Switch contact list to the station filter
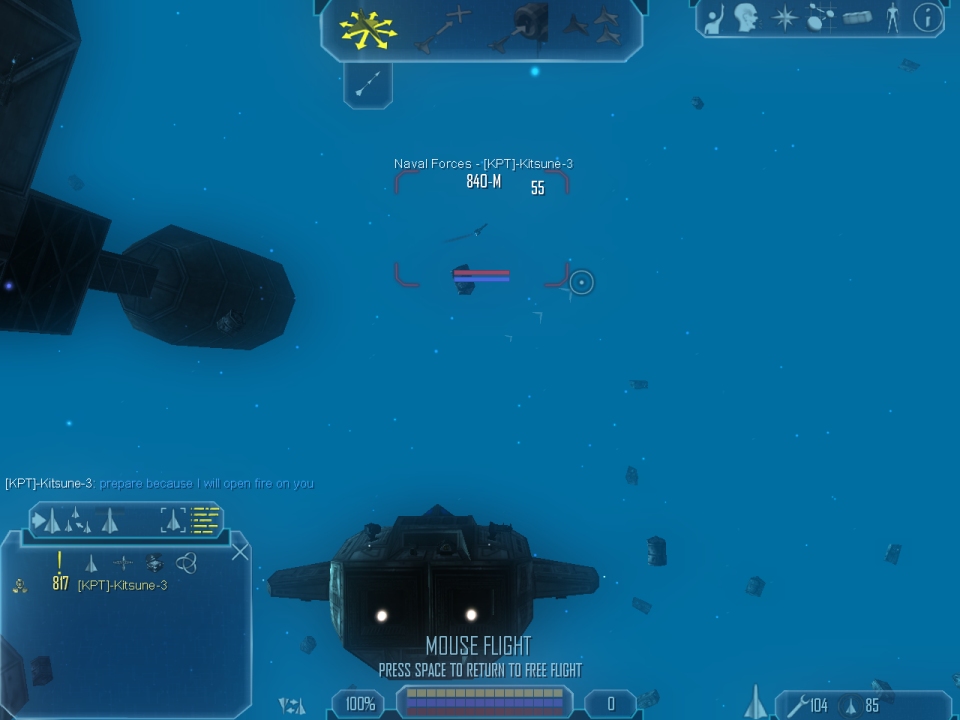This screenshot has height=720, width=960. (122, 564)
